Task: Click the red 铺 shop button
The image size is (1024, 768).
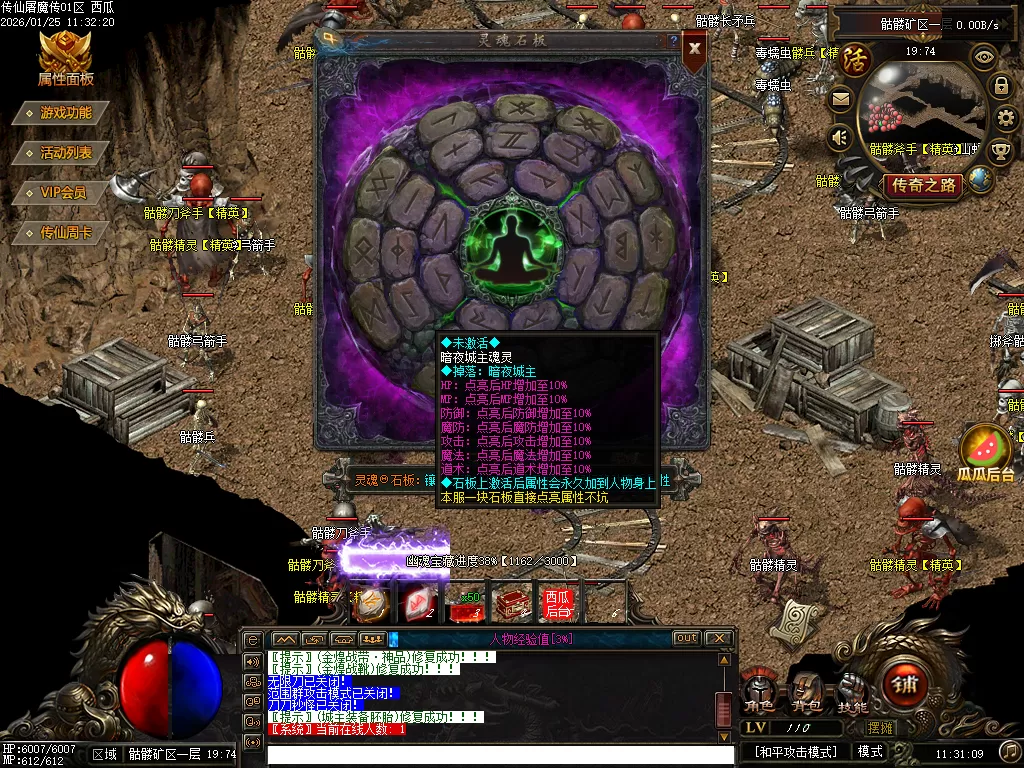Action: coord(903,687)
